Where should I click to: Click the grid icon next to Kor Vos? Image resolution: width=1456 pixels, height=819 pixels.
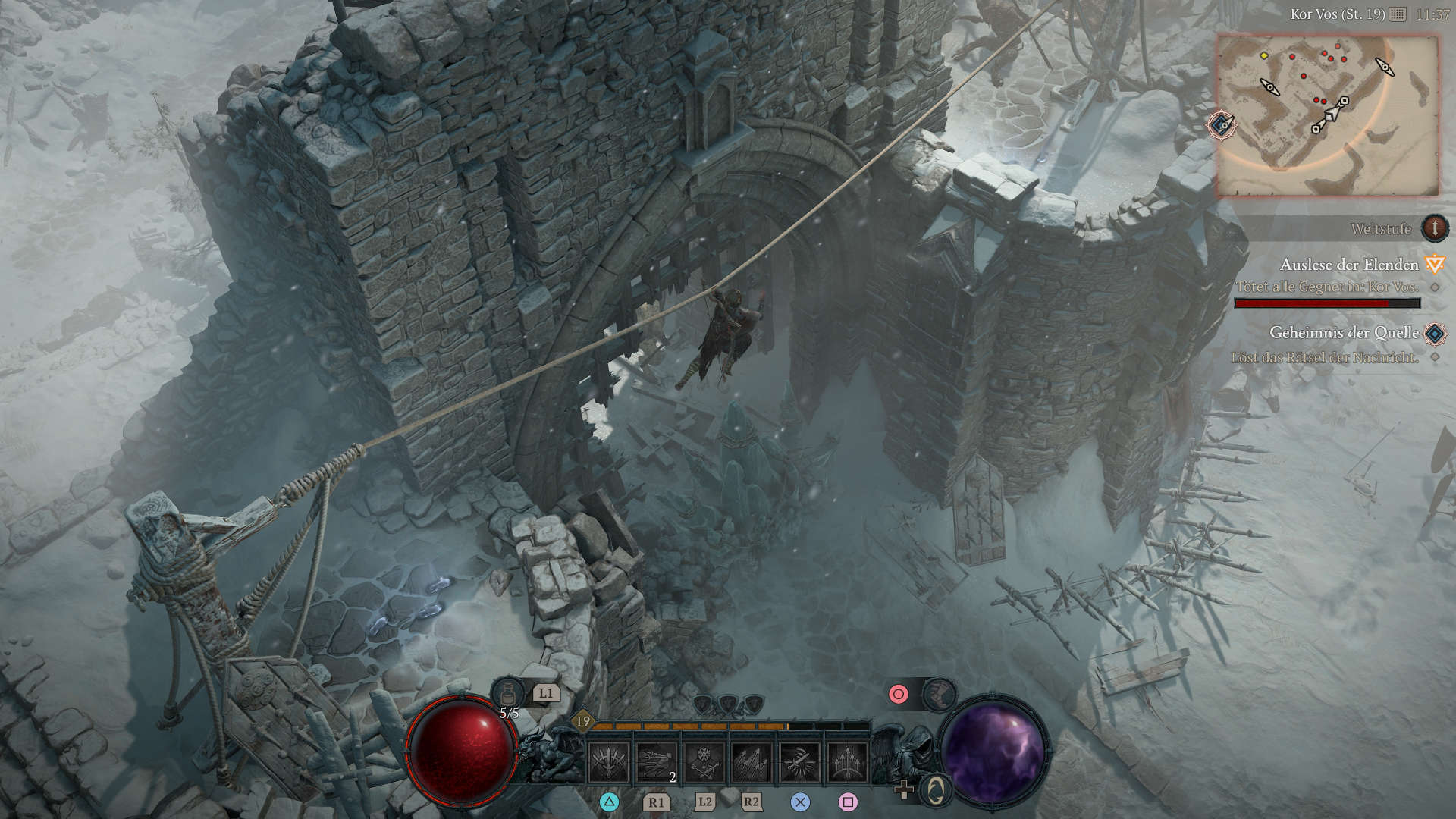coord(1398,14)
